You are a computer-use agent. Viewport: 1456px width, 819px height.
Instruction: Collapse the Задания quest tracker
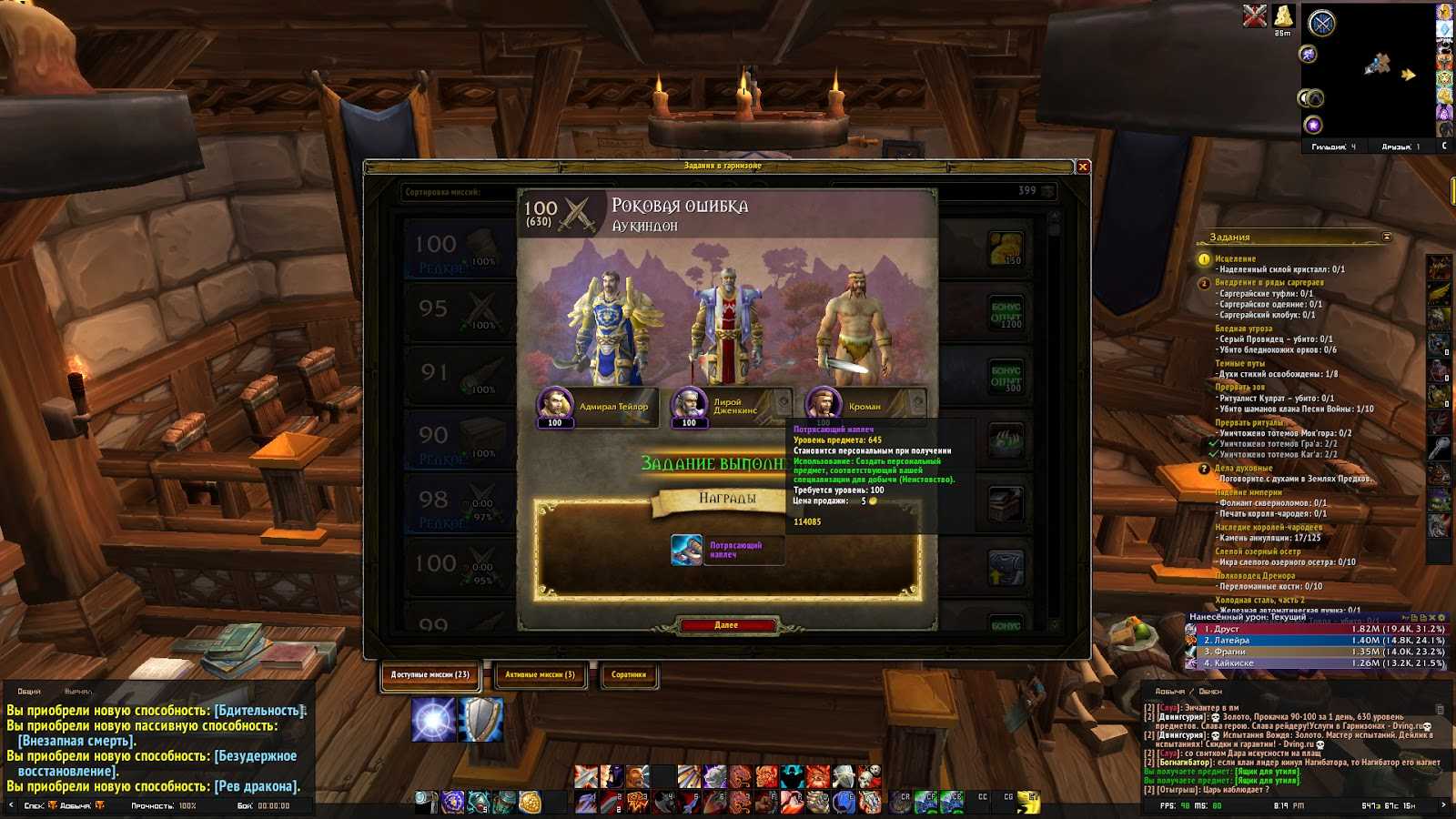(x=1387, y=238)
